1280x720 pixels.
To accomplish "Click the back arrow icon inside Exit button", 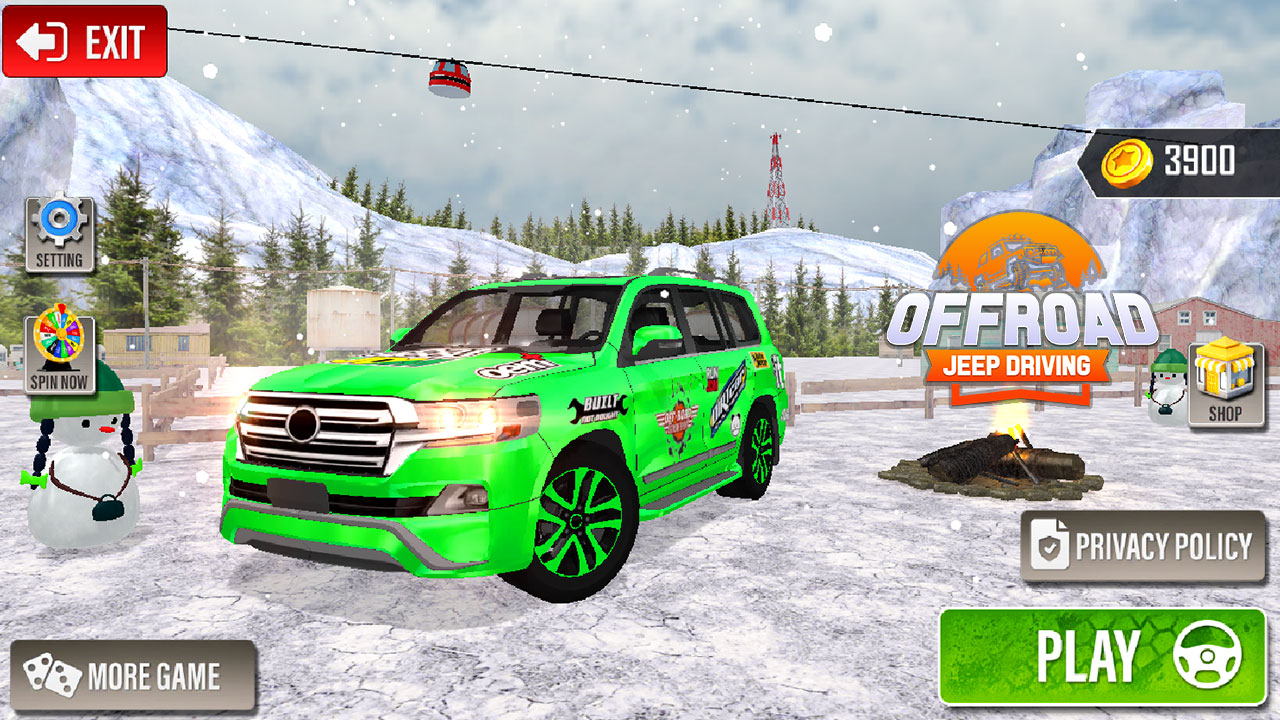I will [x=42, y=42].
